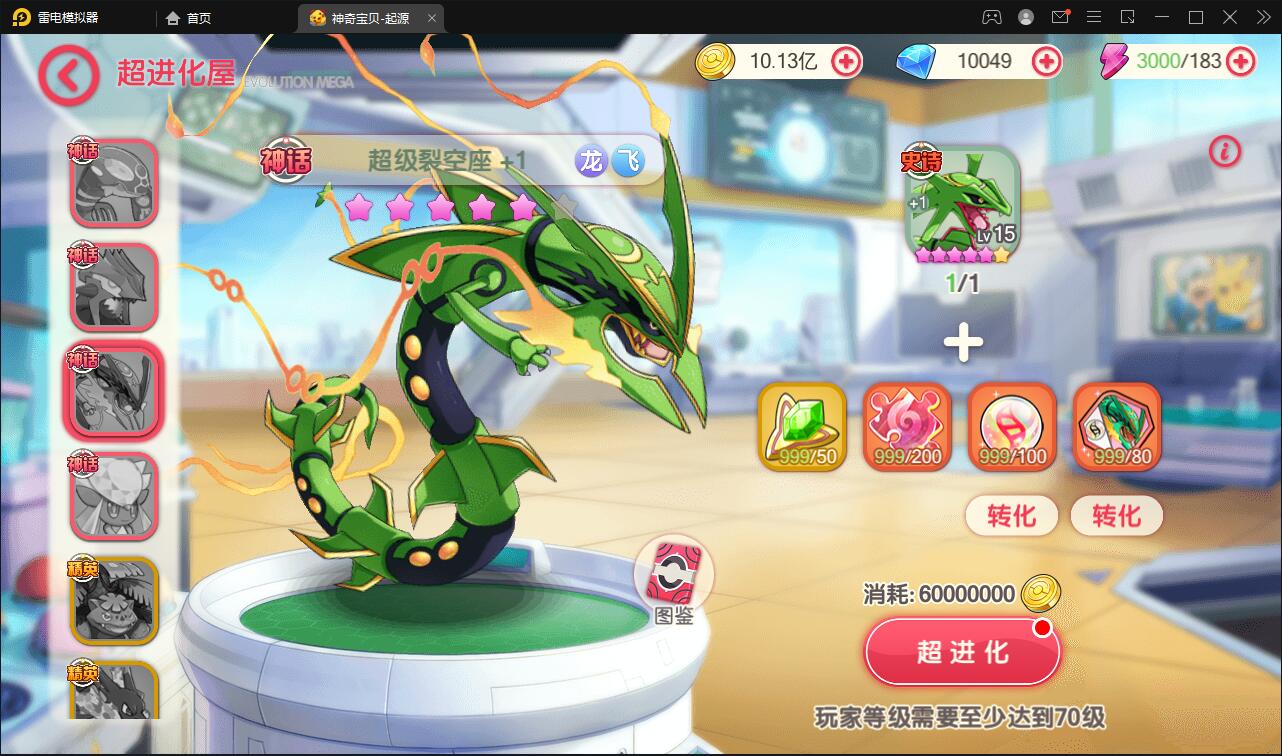Toggle the red notification dot on 超进化
This screenshot has width=1282, height=756.
pos(1040,628)
